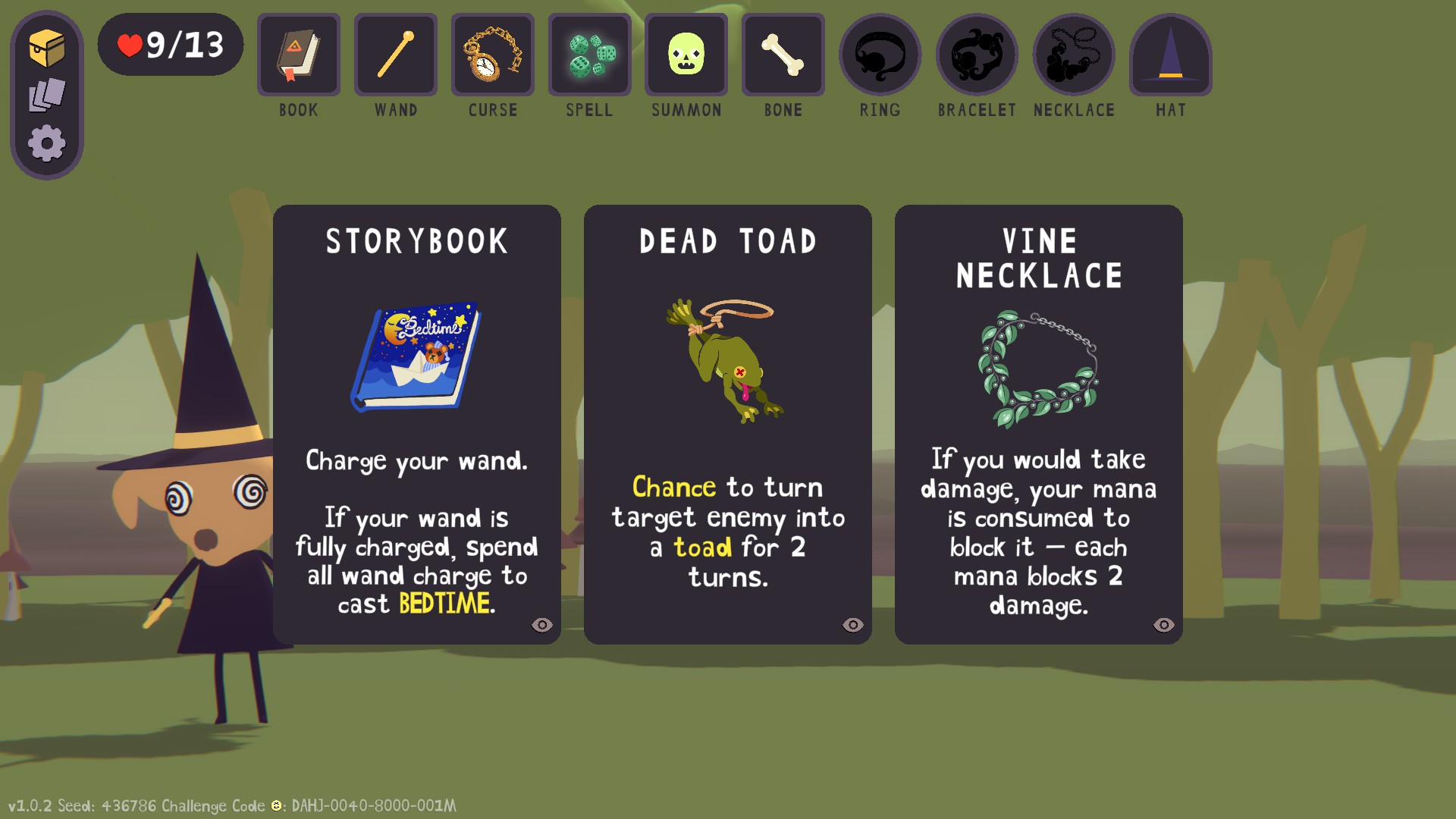
Task: Toggle the eye icon on Dead Toad card
Action: pos(853,625)
